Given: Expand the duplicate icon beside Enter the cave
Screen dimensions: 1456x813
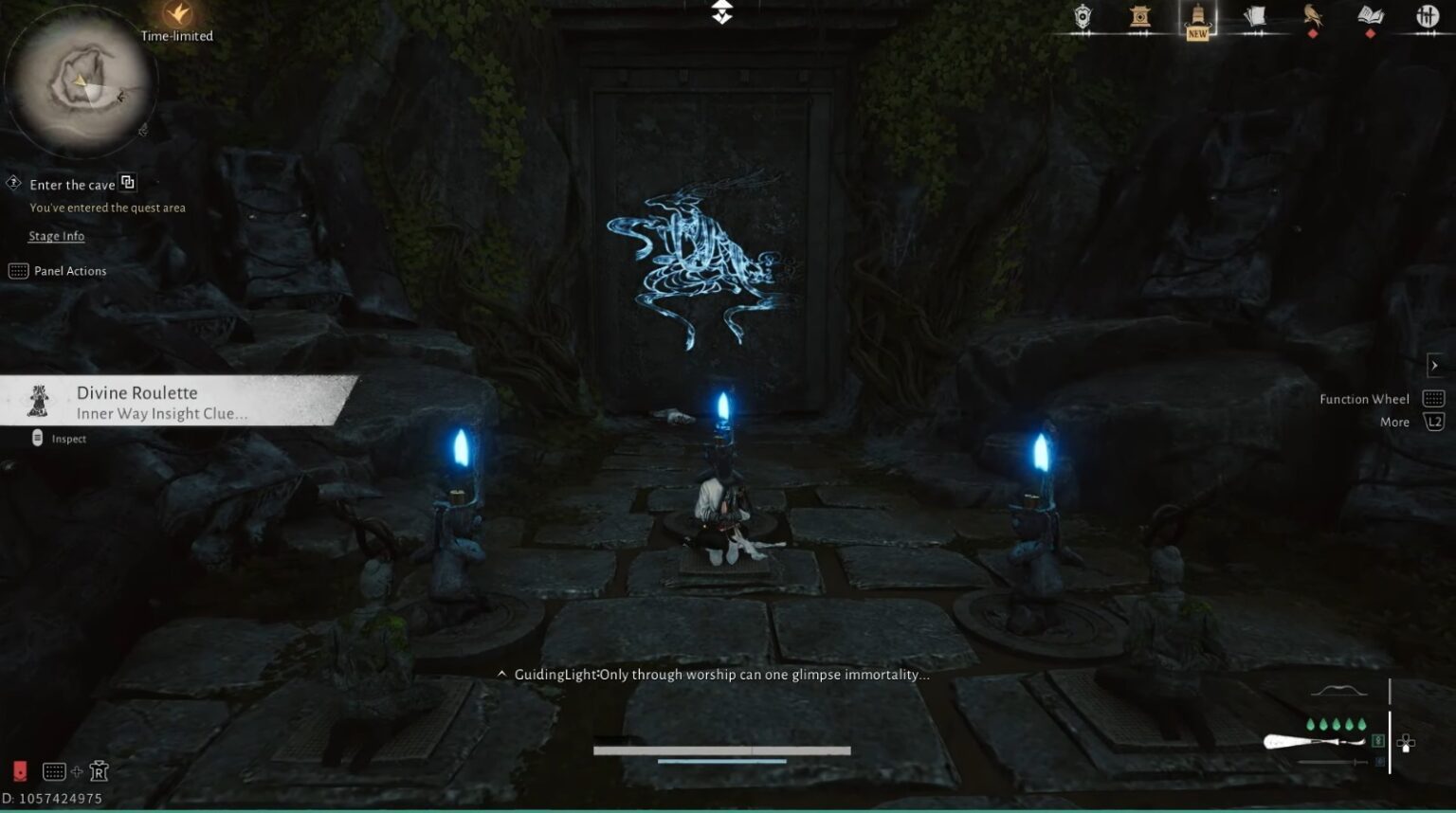Looking at the screenshot, I should 128,181.
